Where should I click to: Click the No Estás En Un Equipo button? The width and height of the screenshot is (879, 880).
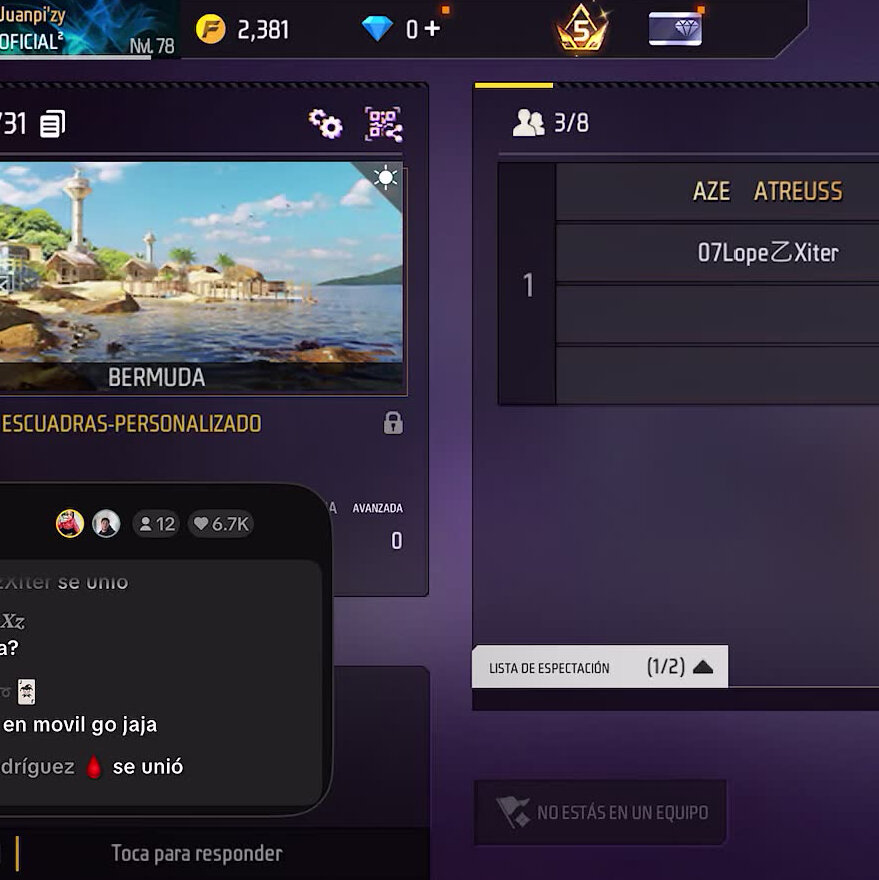coord(601,812)
